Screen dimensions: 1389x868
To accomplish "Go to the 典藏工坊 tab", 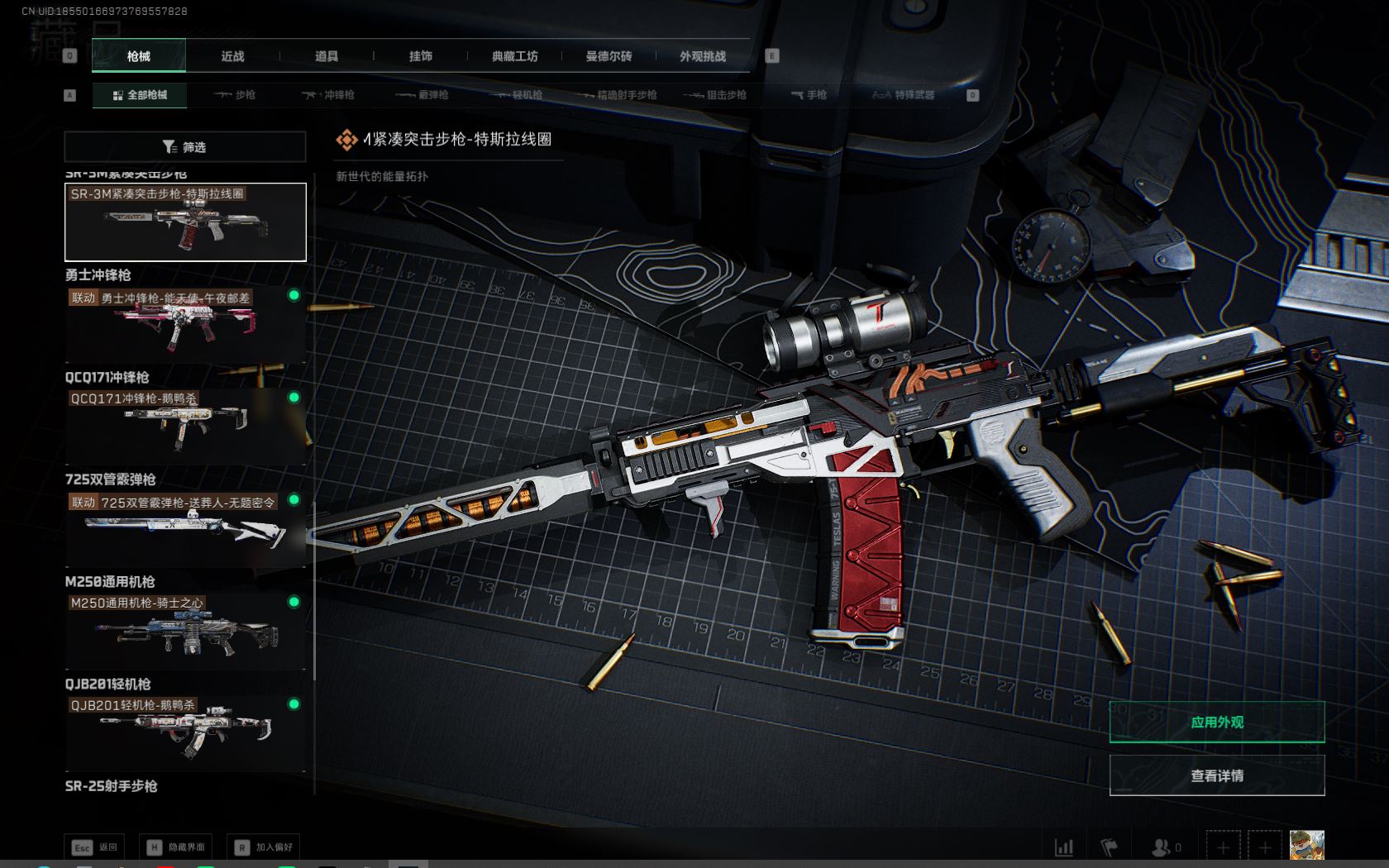I will [x=514, y=56].
